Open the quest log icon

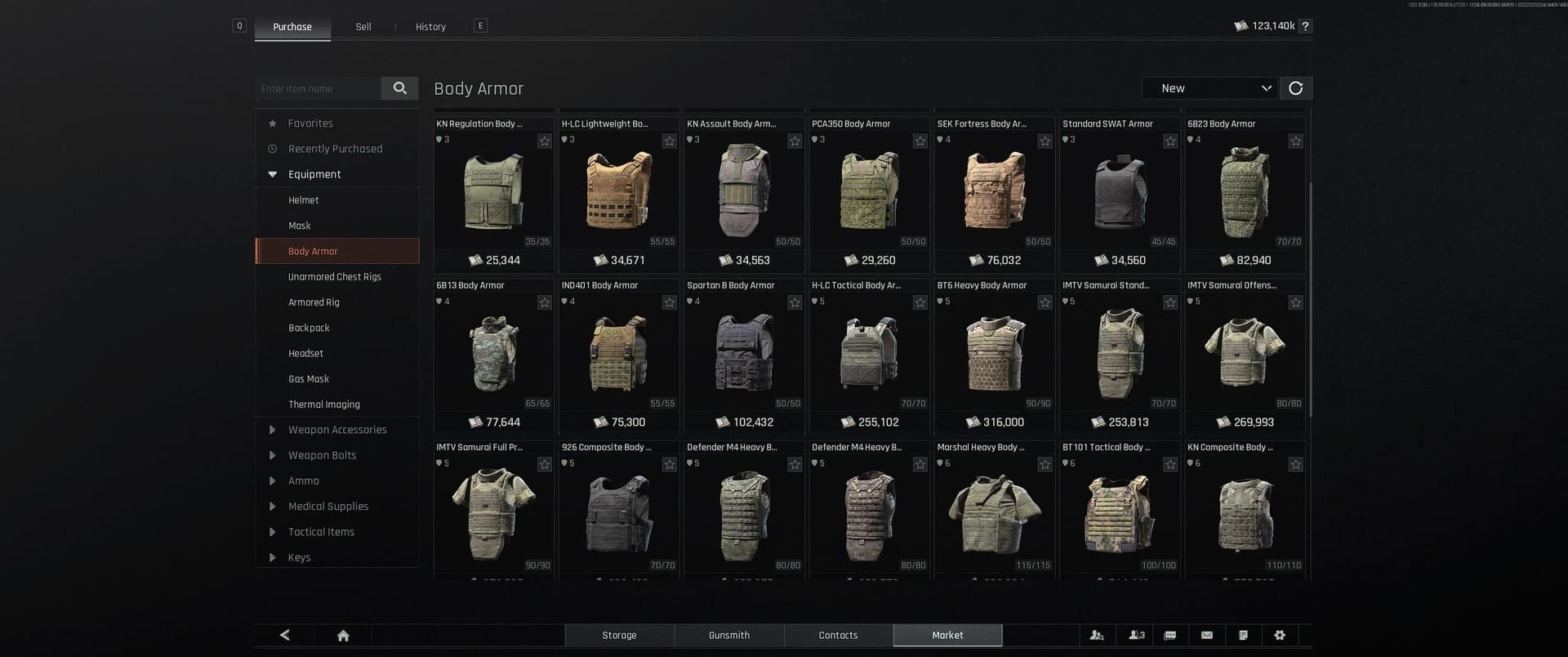coord(1244,635)
